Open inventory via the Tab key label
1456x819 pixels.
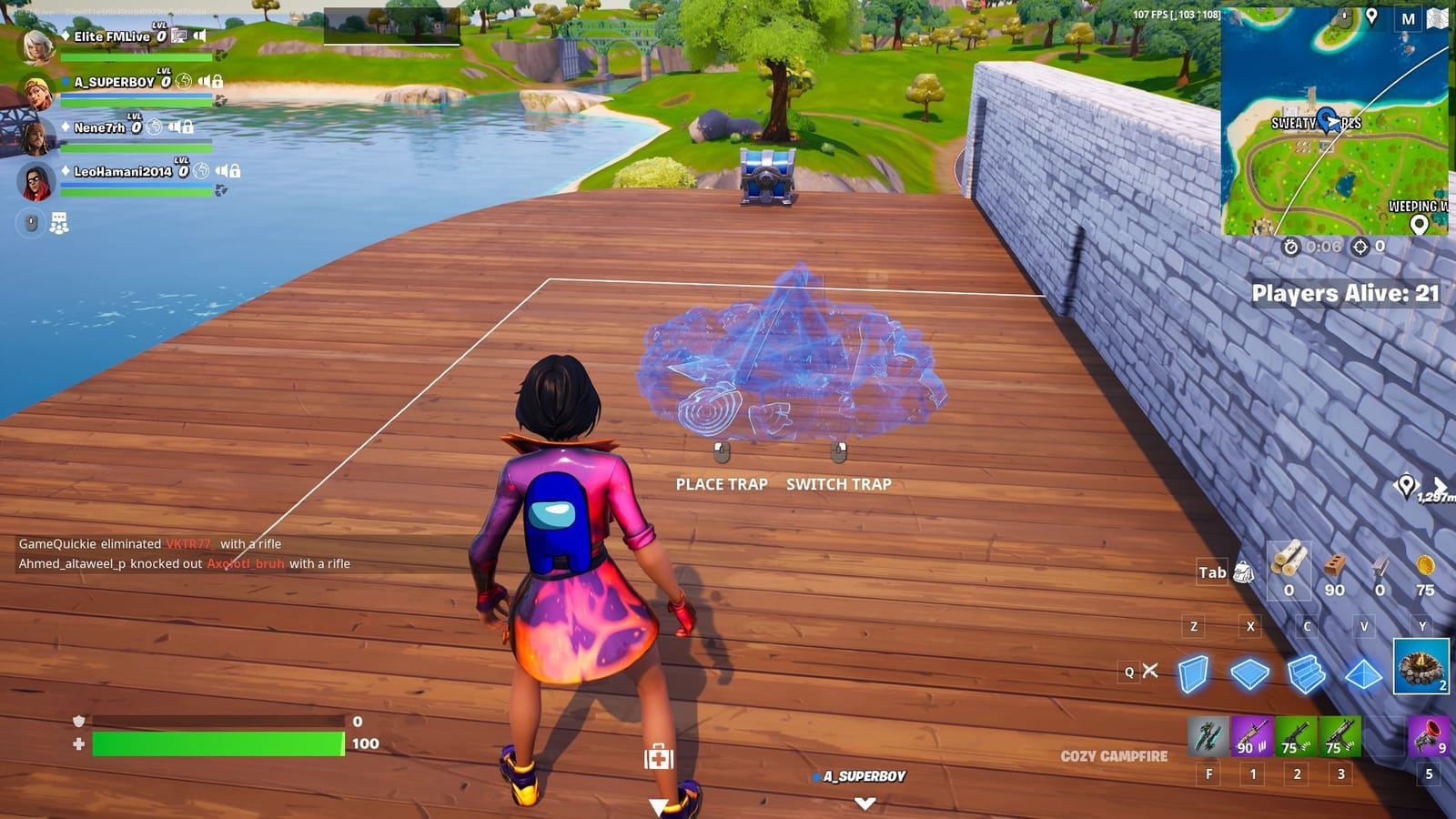pos(1211,572)
